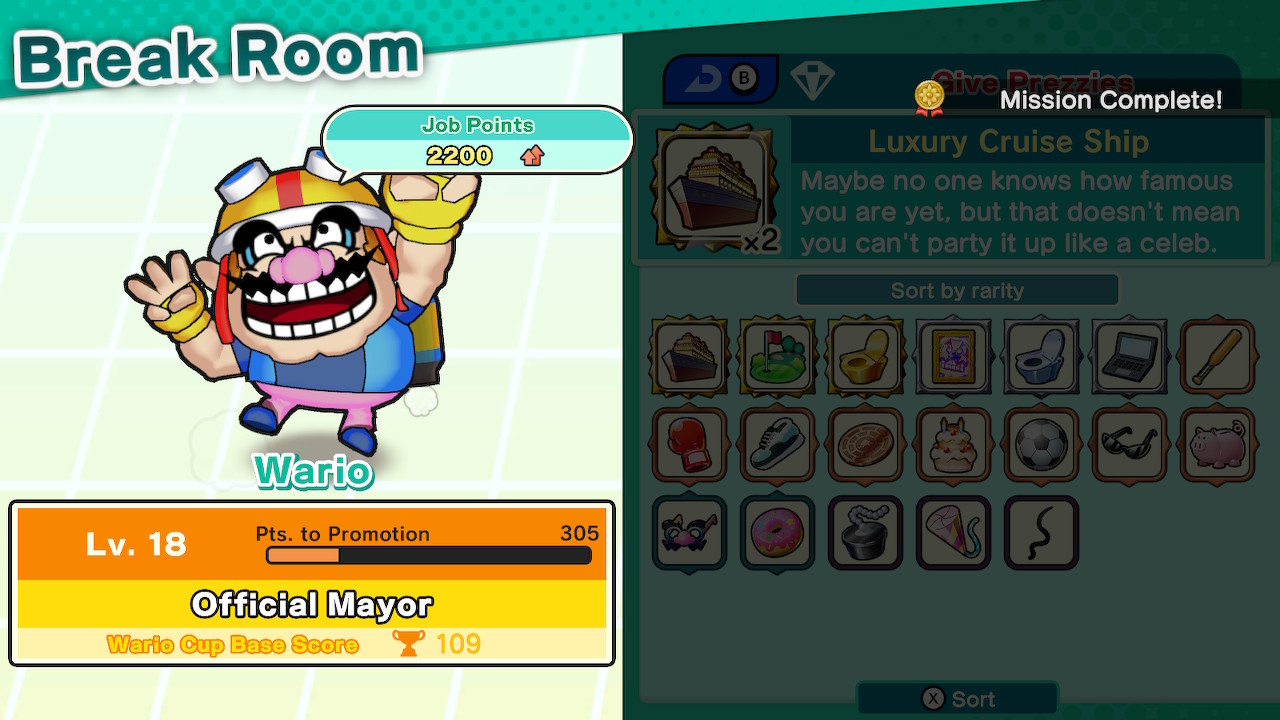Select the golden toilet prezzie
Image resolution: width=1280 pixels, height=720 pixels.
coord(865,357)
